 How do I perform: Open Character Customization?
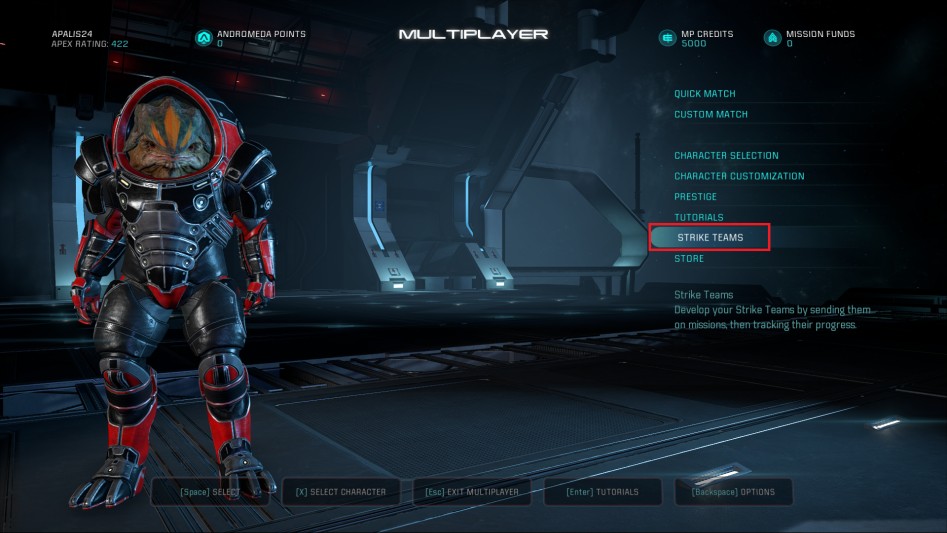coord(739,177)
